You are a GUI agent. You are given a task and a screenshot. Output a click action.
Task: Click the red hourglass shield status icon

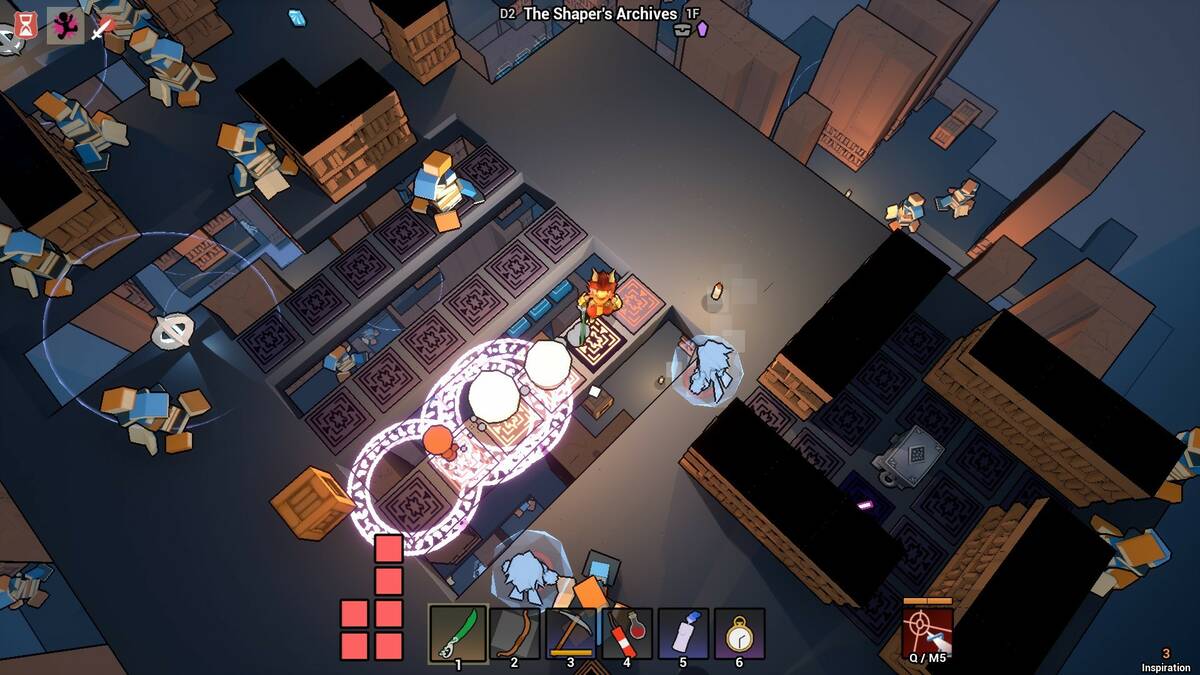[25, 26]
